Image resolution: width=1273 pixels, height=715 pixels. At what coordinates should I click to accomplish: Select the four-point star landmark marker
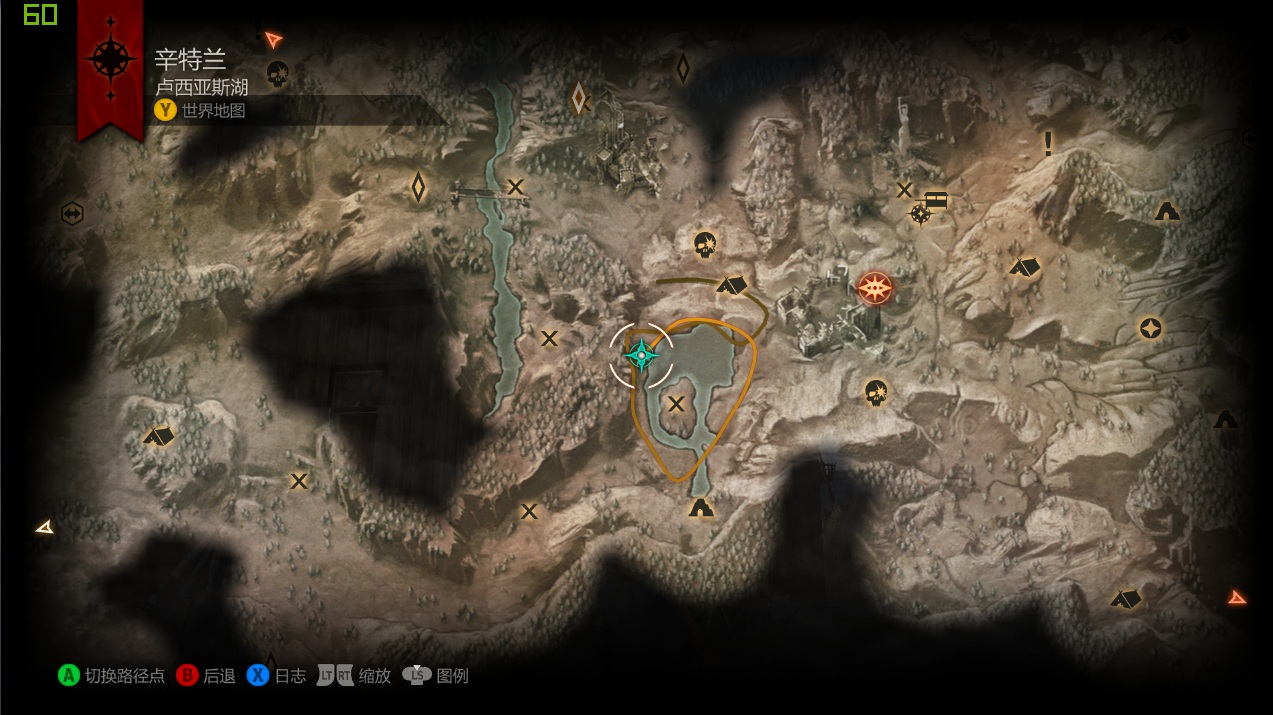click(1151, 328)
